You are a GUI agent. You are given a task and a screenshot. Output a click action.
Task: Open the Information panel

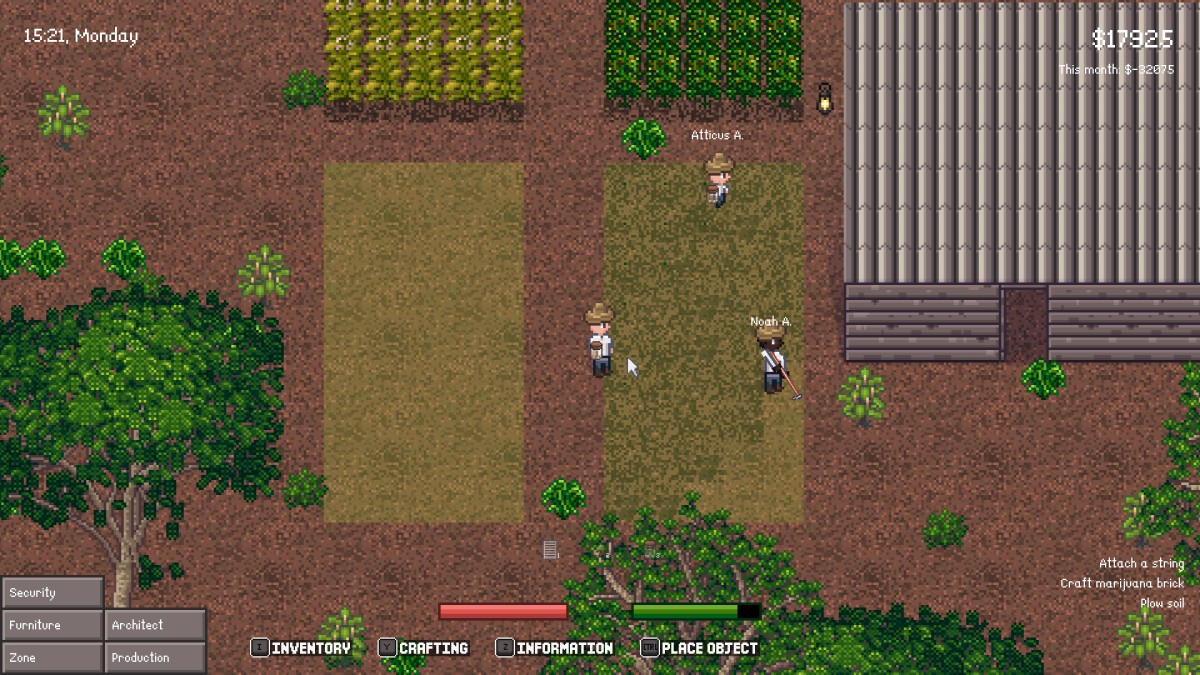555,648
